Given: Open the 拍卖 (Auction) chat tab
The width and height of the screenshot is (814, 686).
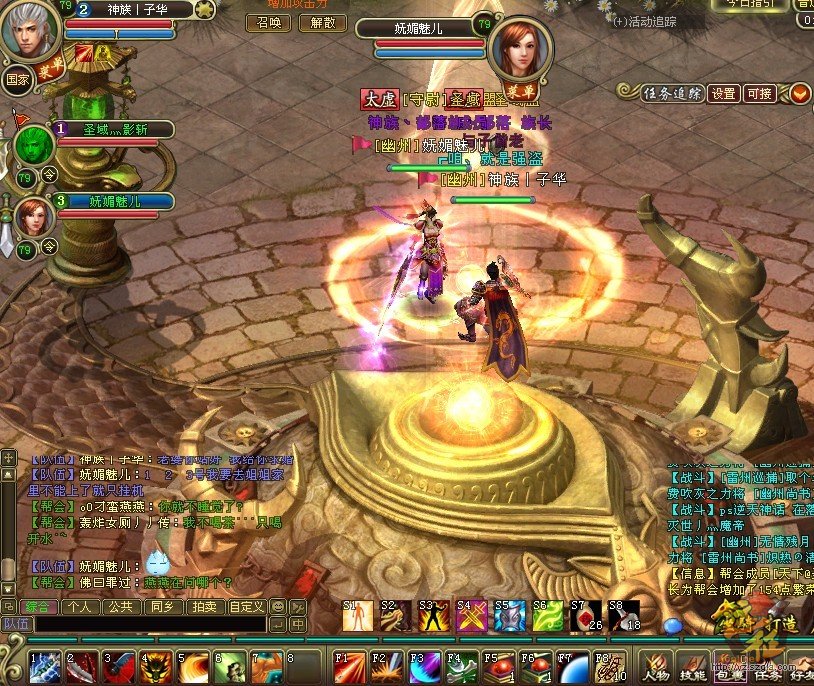Looking at the screenshot, I should point(204,606).
